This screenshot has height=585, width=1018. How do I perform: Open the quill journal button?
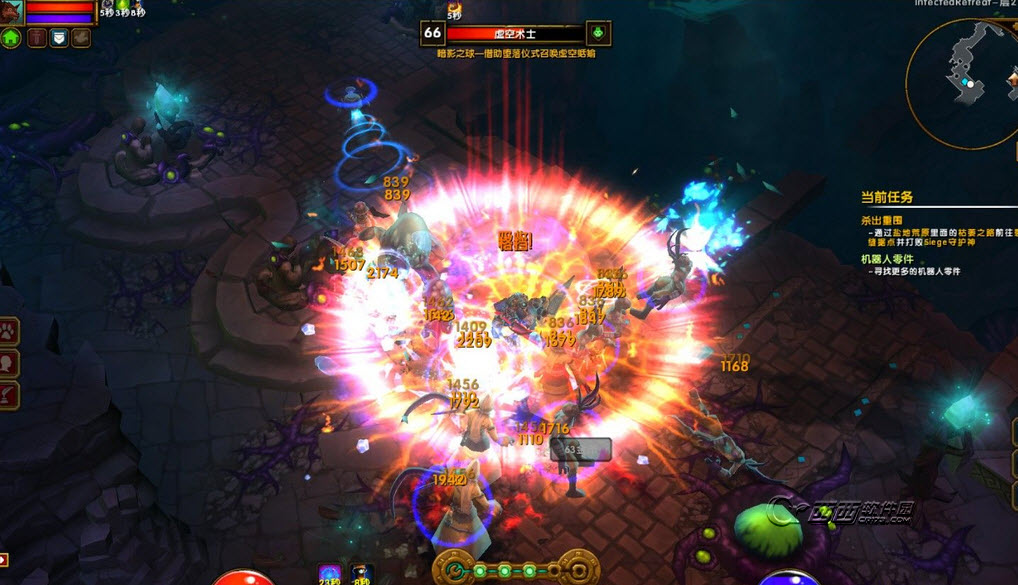pos(9,393)
